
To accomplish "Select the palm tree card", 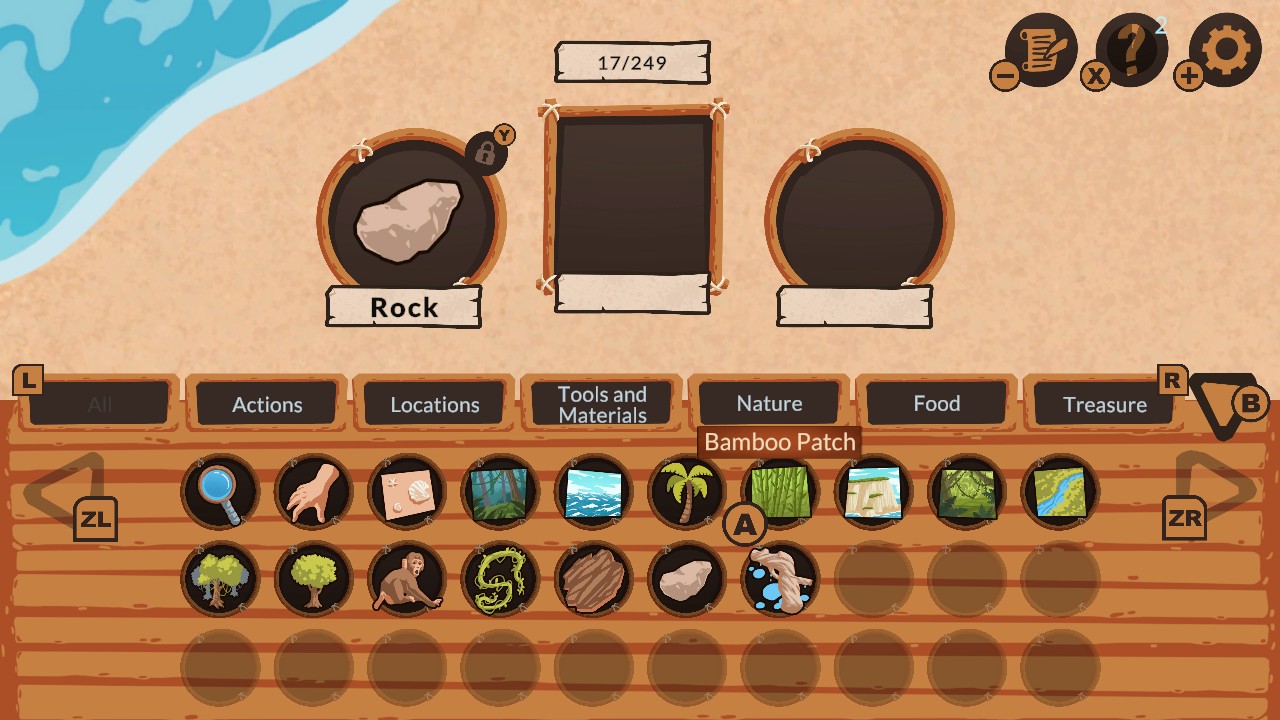I will pos(686,490).
